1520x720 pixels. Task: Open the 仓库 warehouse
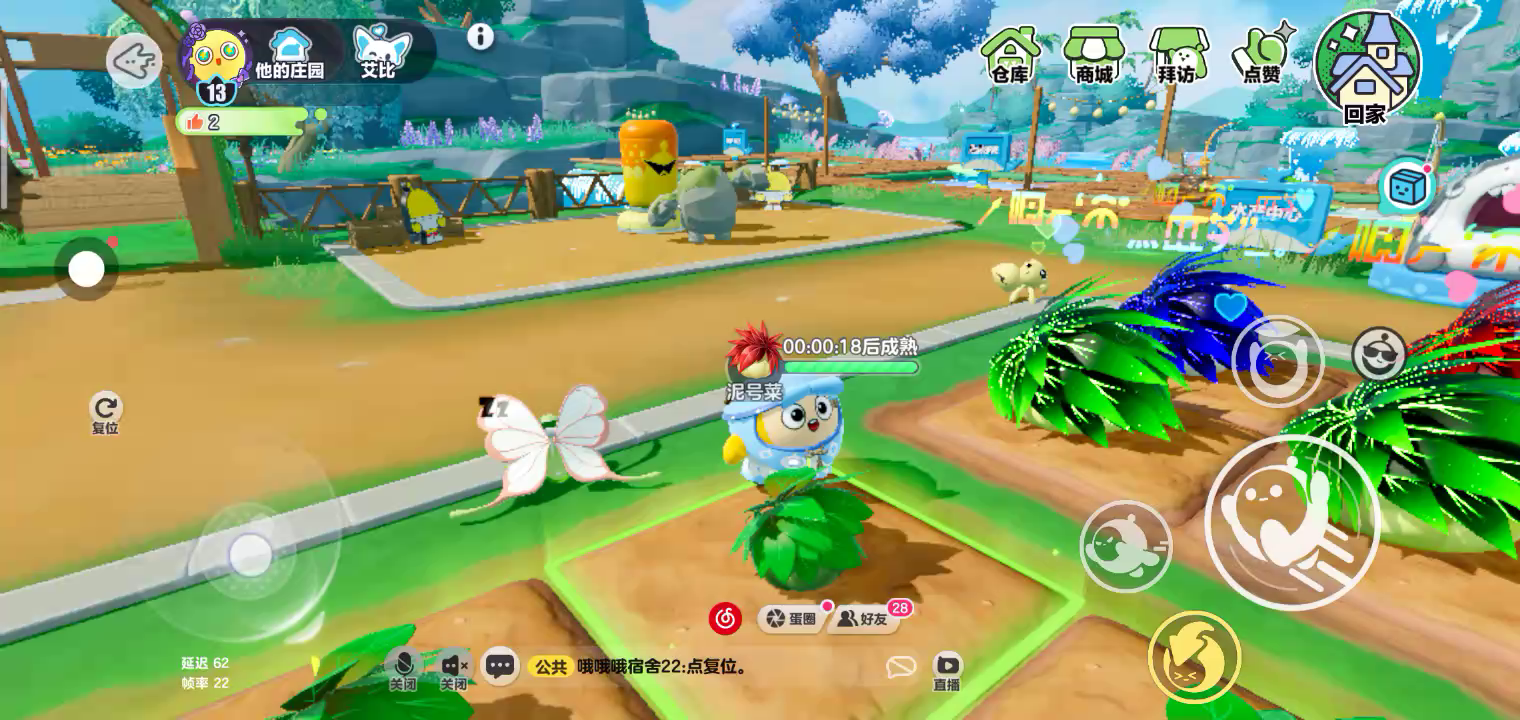[x=1009, y=55]
